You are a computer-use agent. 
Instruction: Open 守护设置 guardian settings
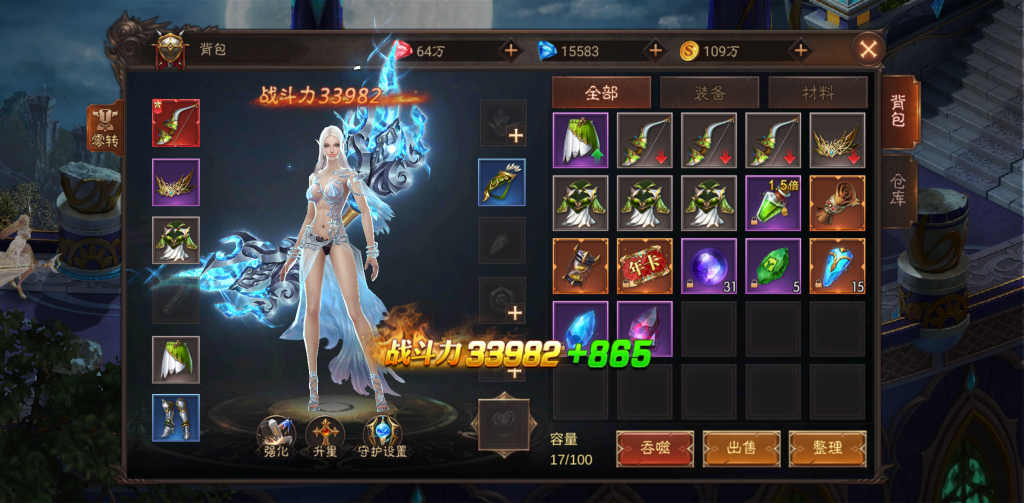click(382, 439)
